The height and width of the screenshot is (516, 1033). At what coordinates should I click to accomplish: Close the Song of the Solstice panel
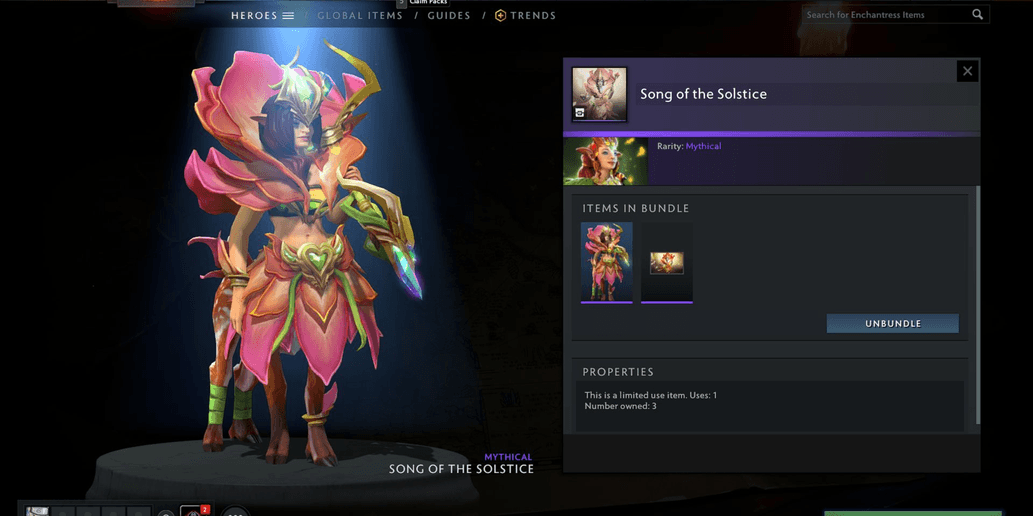(967, 71)
